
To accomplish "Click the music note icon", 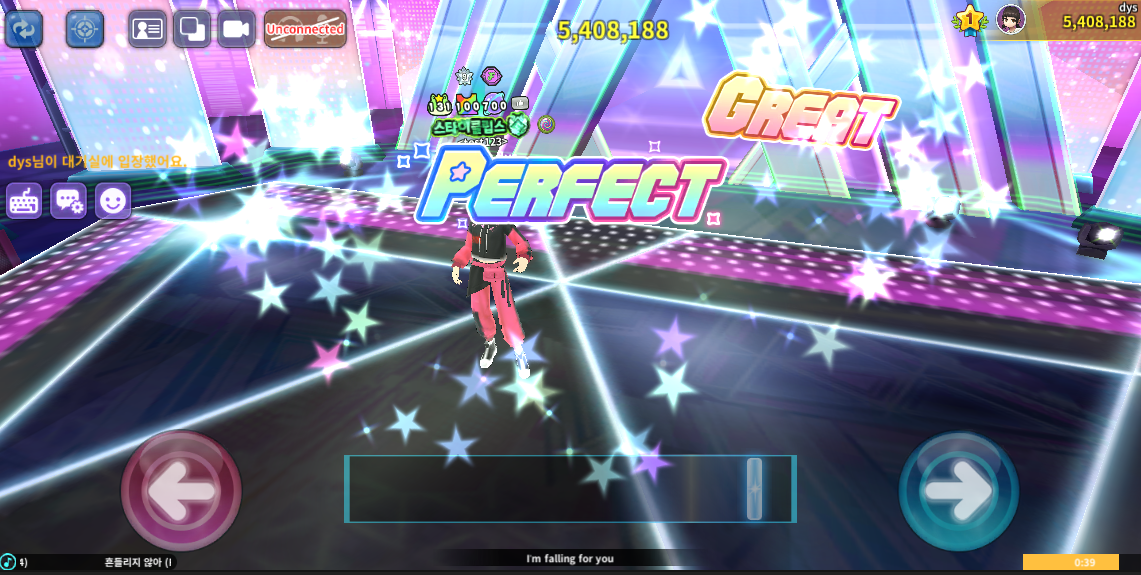I will pos(9,562).
